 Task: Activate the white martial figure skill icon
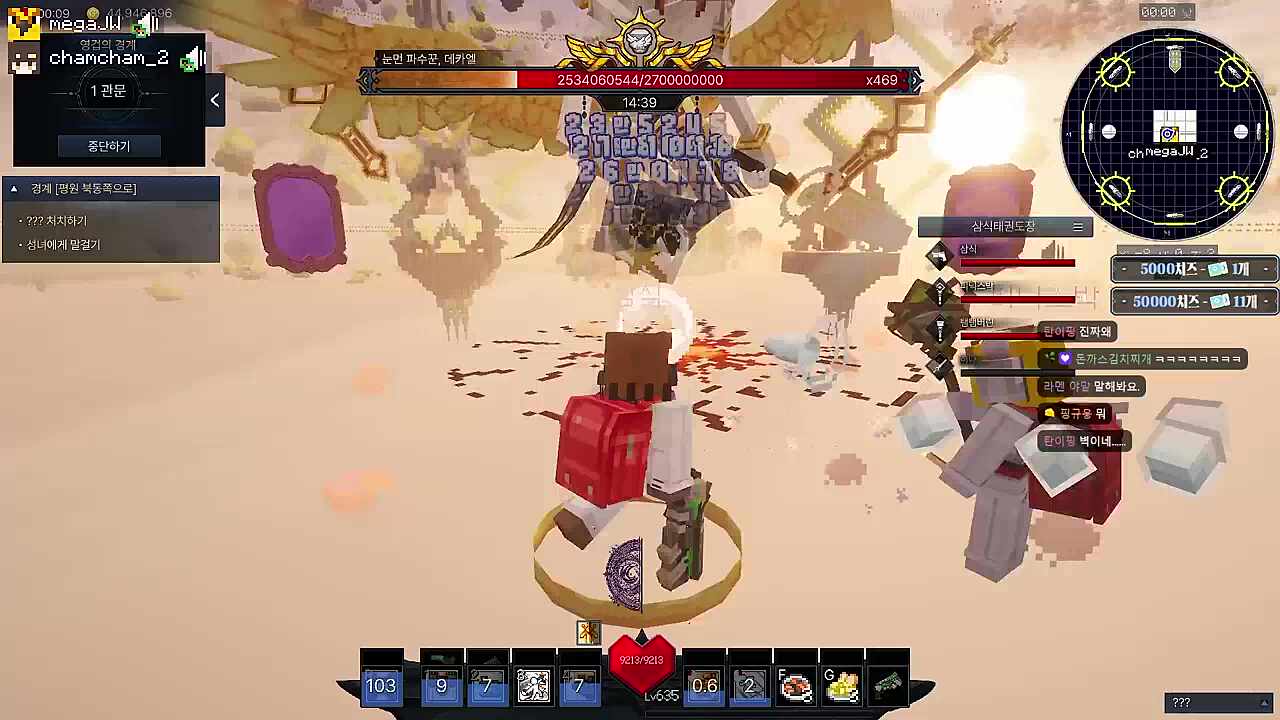tap(533, 686)
